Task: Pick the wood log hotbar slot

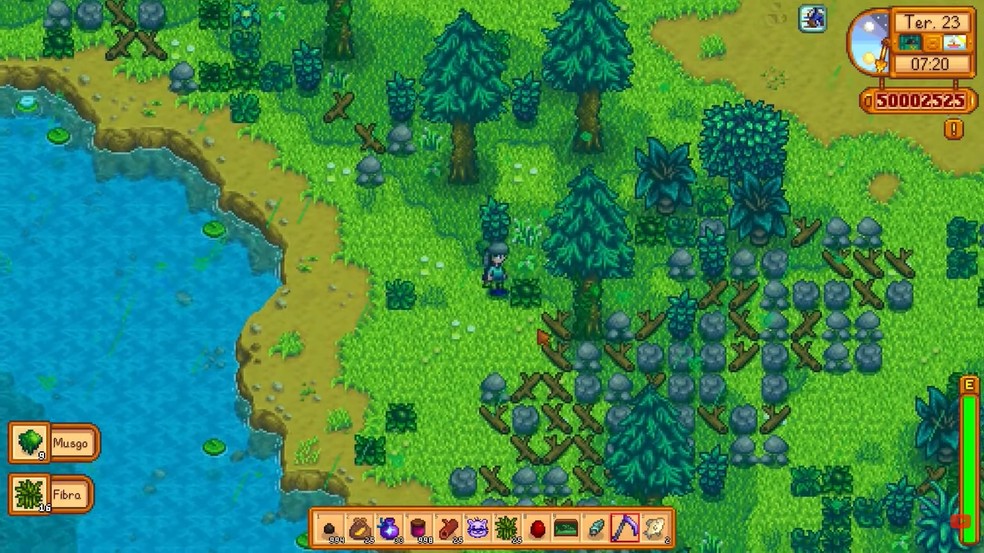Action: coord(448,528)
